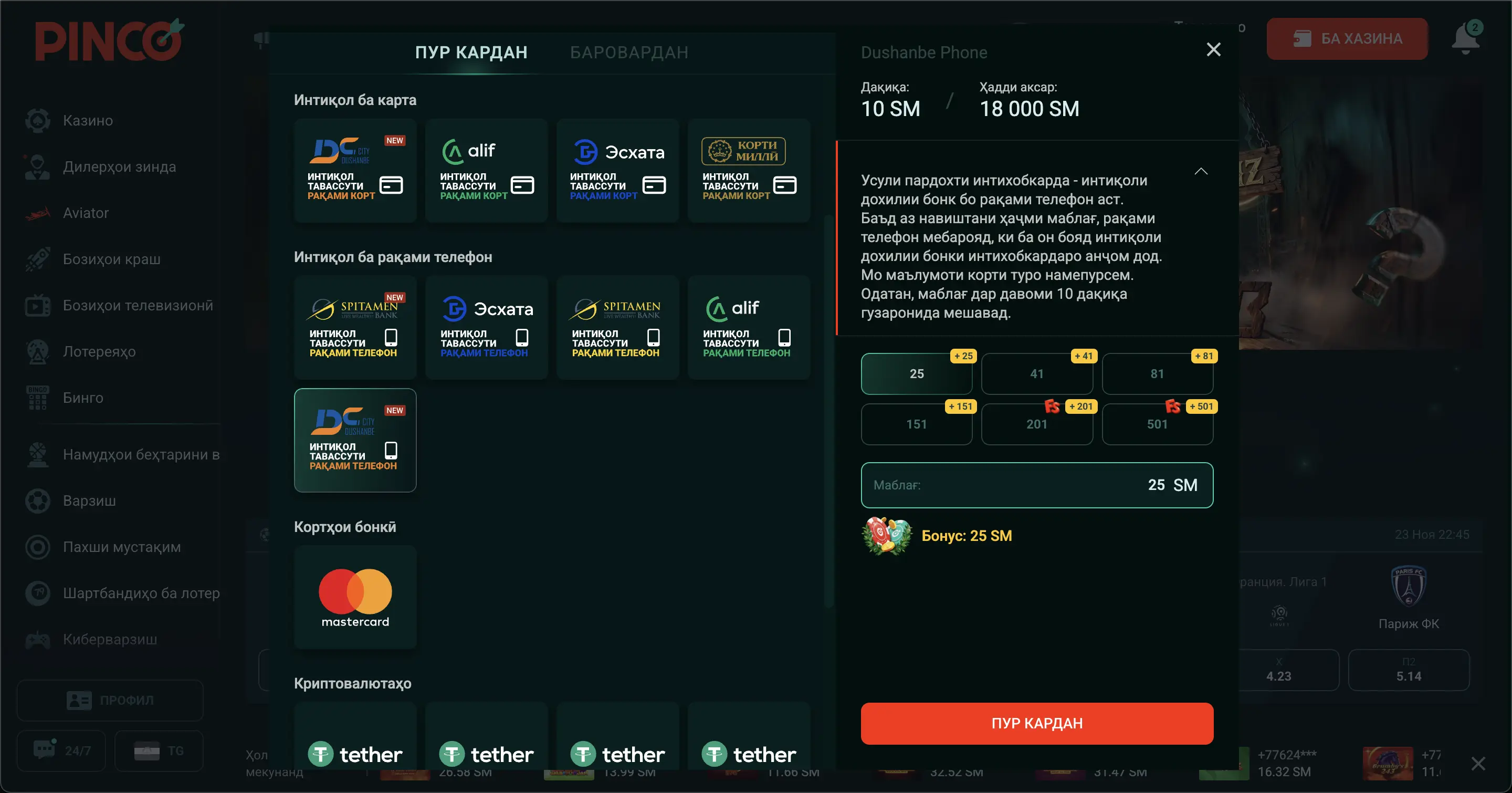The width and height of the screenshot is (1512, 793).
Task: Collapse the payment instructions text
Action: point(1200,171)
